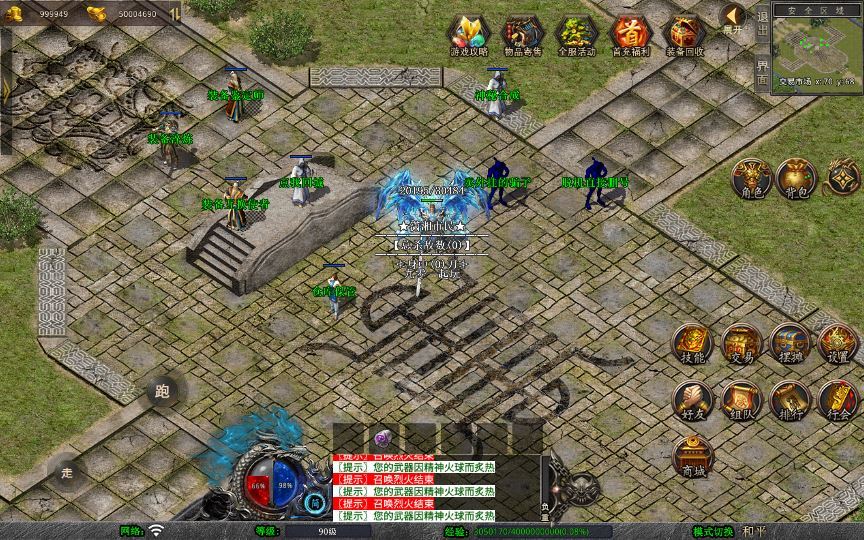Open the 技能 skills menu
The width and height of the screenshot is (864, 540).
[692, 343]
